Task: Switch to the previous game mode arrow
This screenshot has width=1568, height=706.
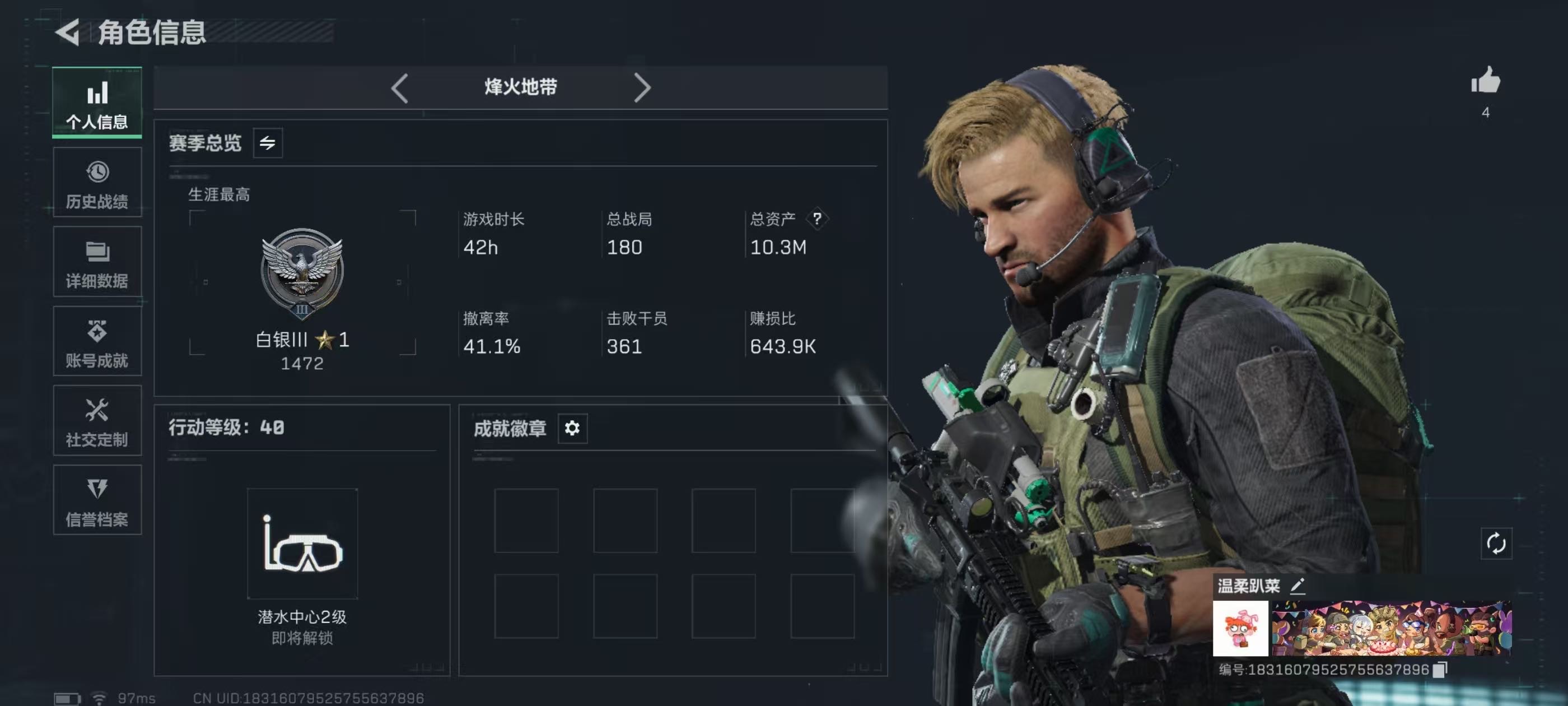Action: 399,88
